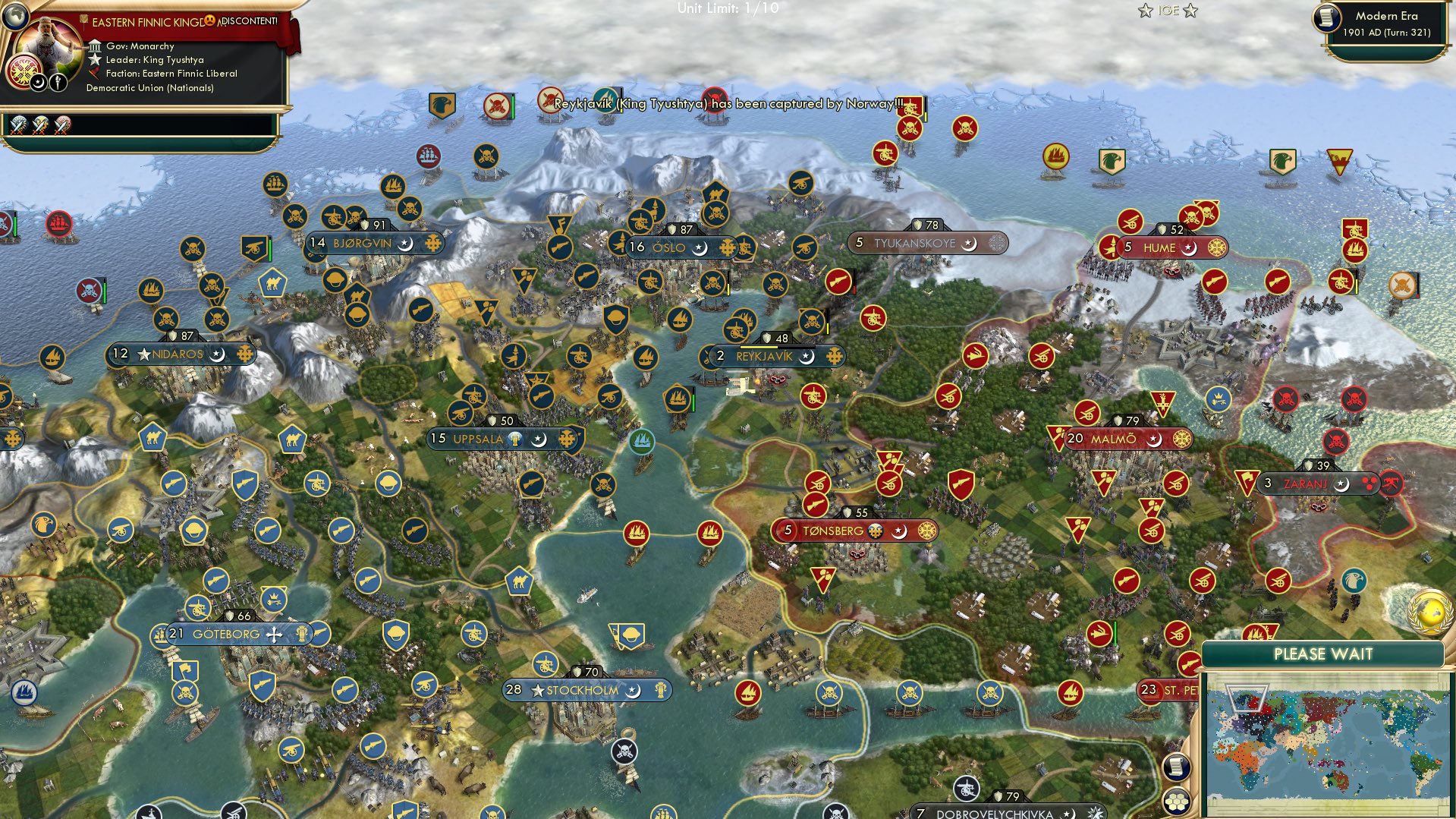Screen dimensions: 1456x819
Task: Click the golden age torch icon
Action: [x=58, y=83]
